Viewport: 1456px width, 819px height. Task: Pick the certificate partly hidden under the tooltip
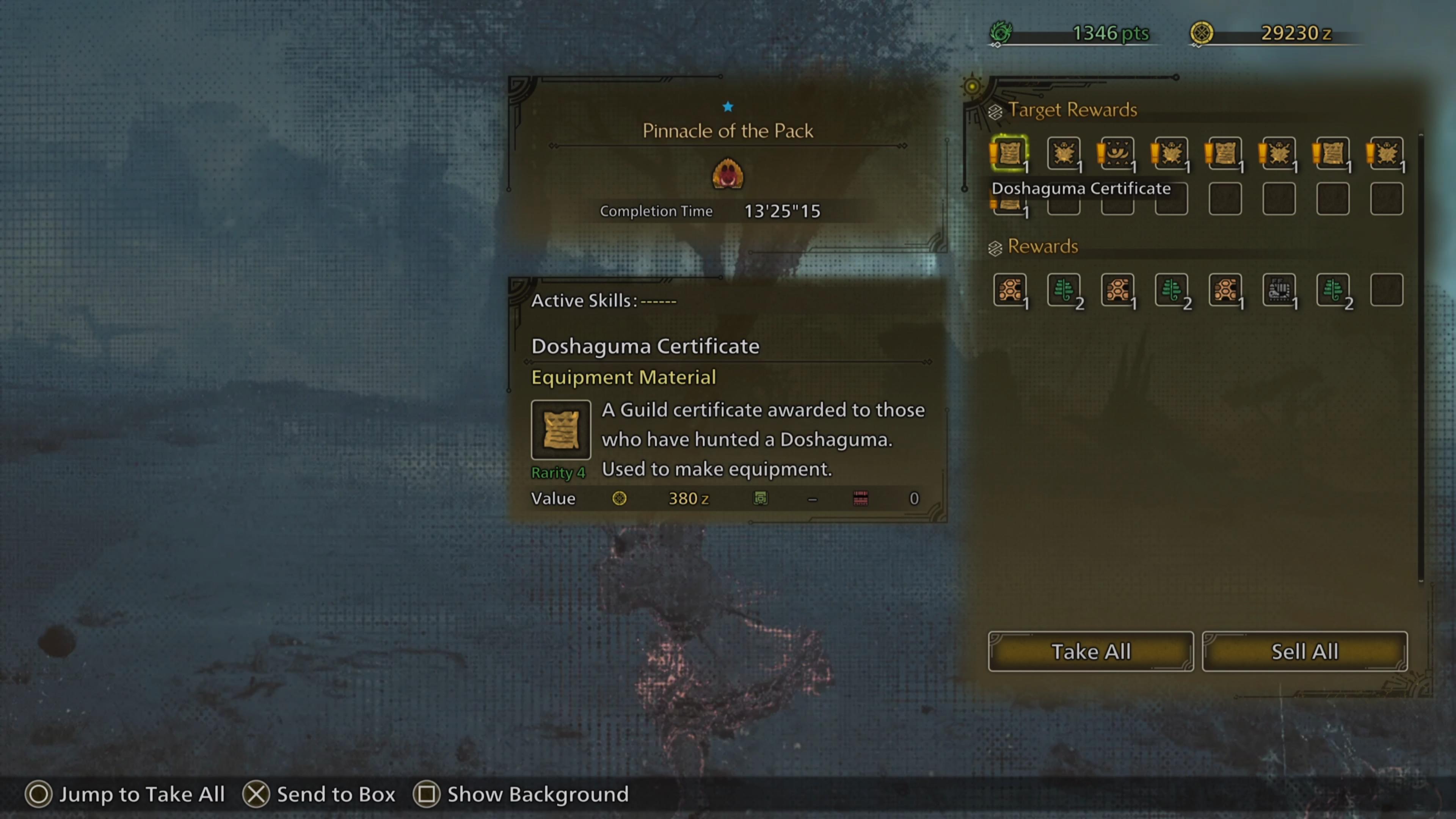click(x=1009, y=206)
